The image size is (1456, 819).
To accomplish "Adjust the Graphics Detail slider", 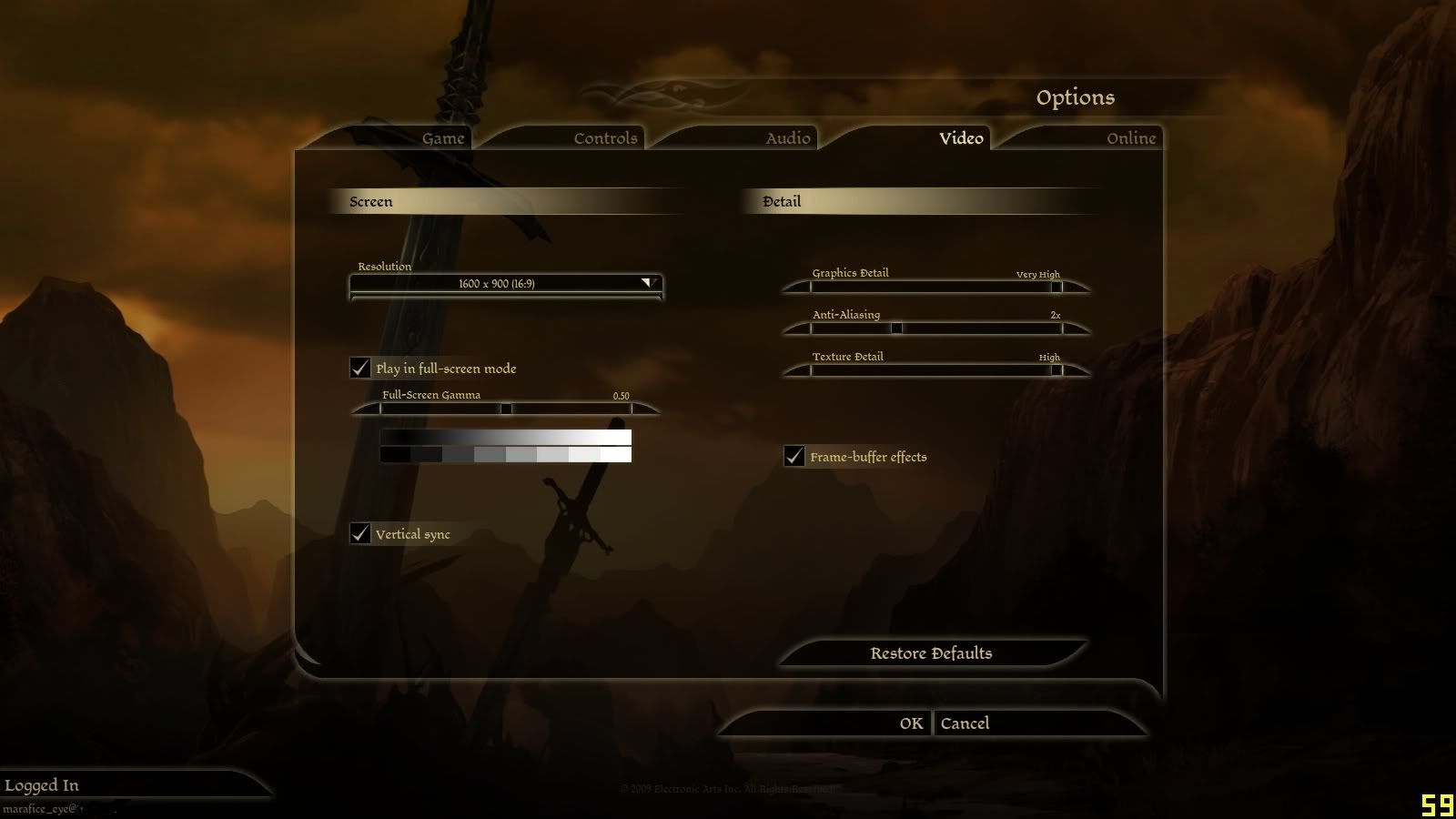I will click(x=1056, y=287).
